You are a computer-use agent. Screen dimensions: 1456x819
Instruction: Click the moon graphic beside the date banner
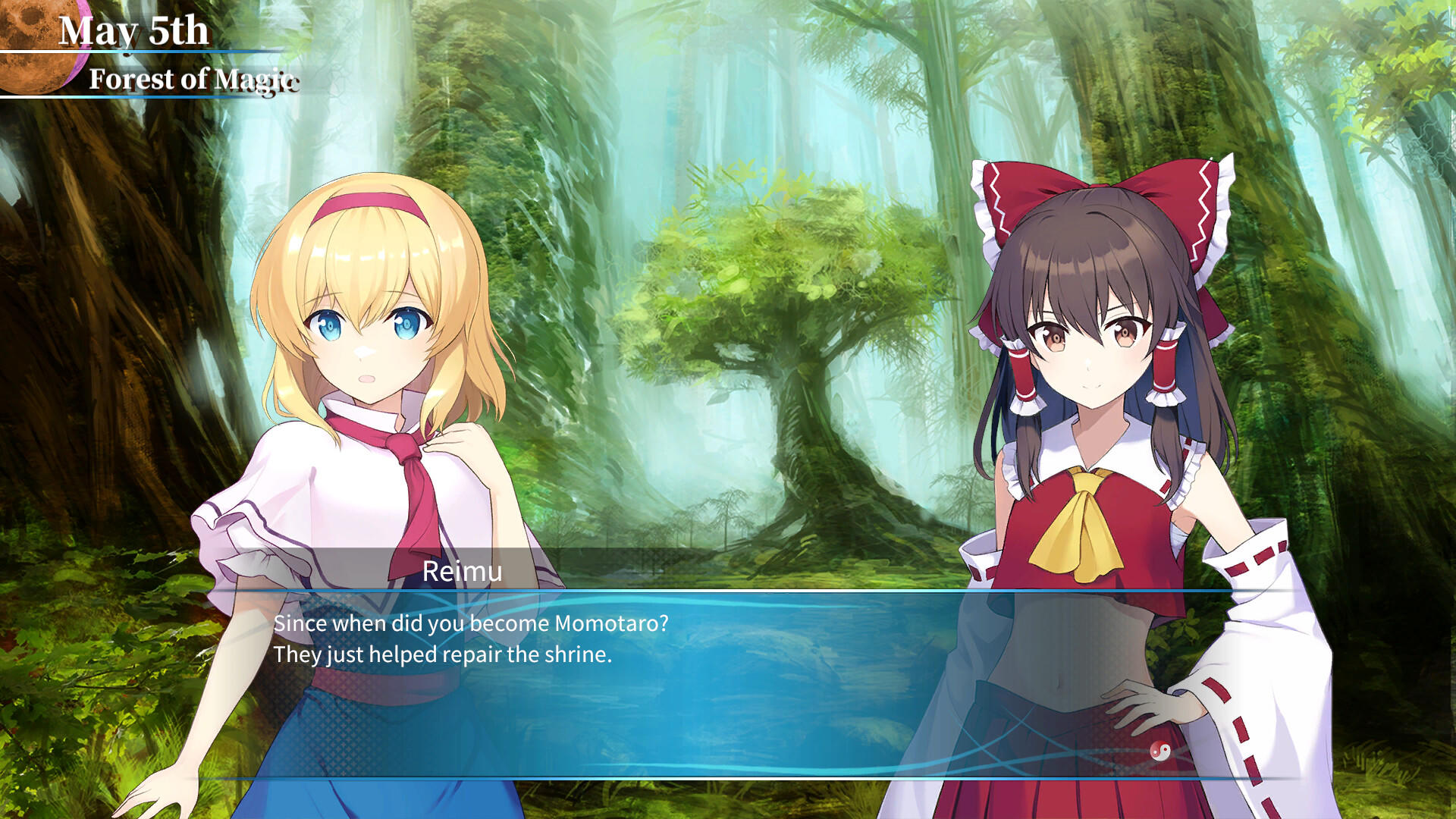click(x=34, y=42)
